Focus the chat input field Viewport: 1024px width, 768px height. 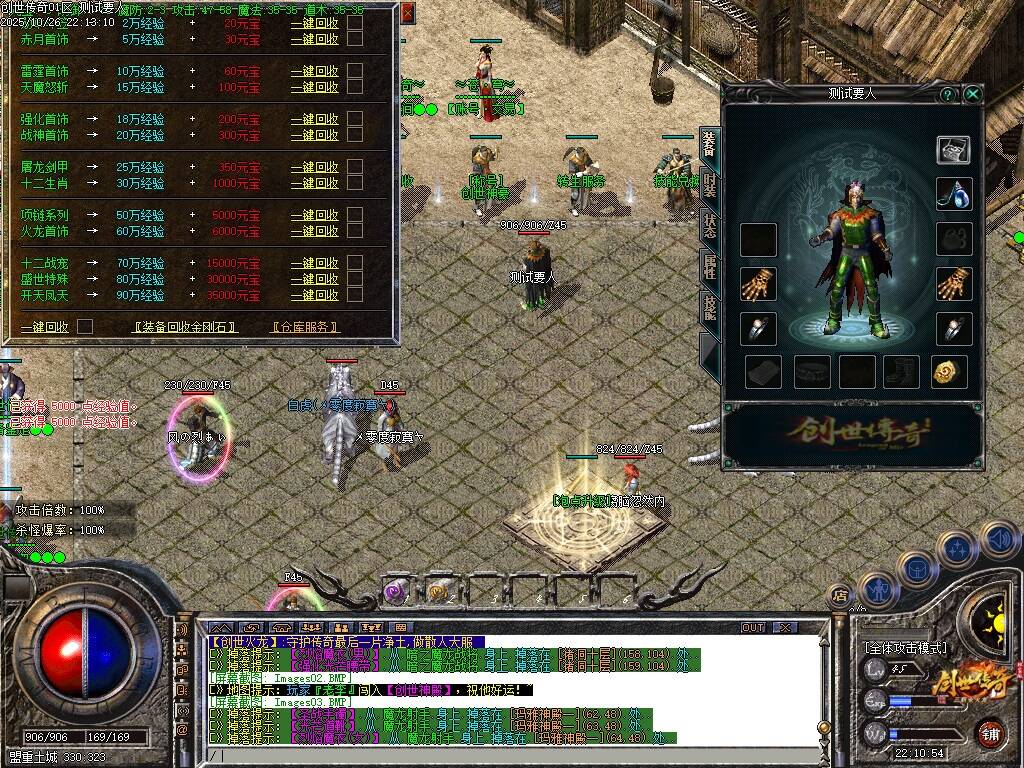click(500, 755)
